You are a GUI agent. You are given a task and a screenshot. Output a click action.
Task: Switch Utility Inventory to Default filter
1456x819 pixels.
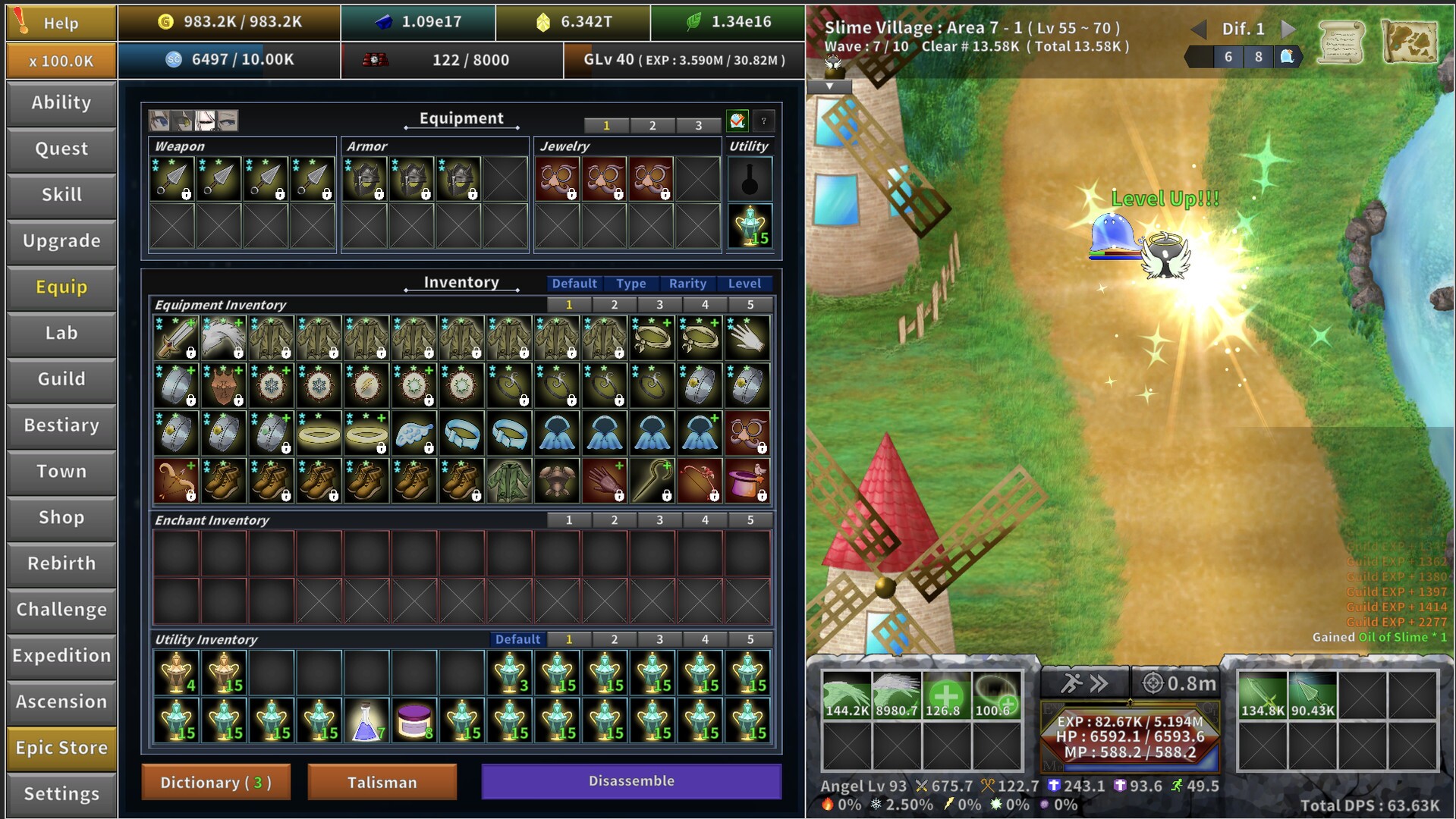tap(518, 639)
